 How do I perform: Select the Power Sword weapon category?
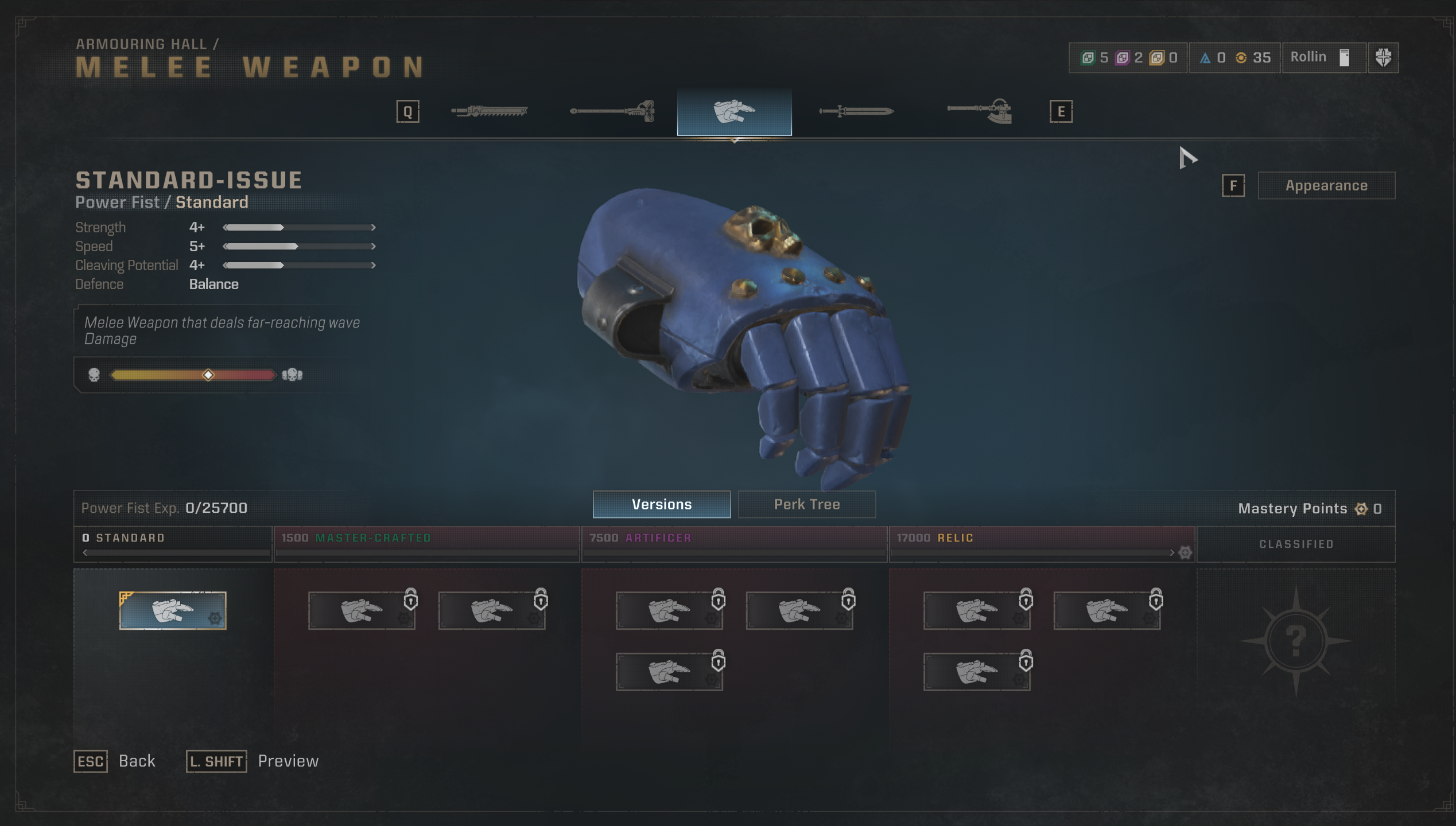856,111
